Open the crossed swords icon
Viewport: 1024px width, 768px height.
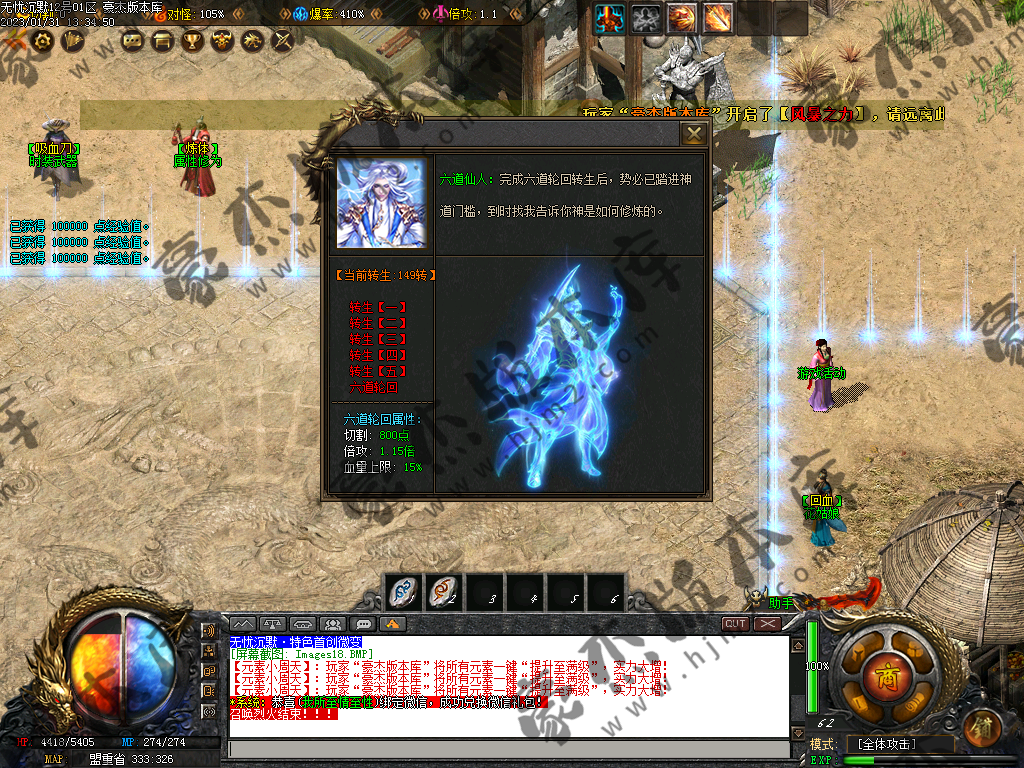coord(283,41)
